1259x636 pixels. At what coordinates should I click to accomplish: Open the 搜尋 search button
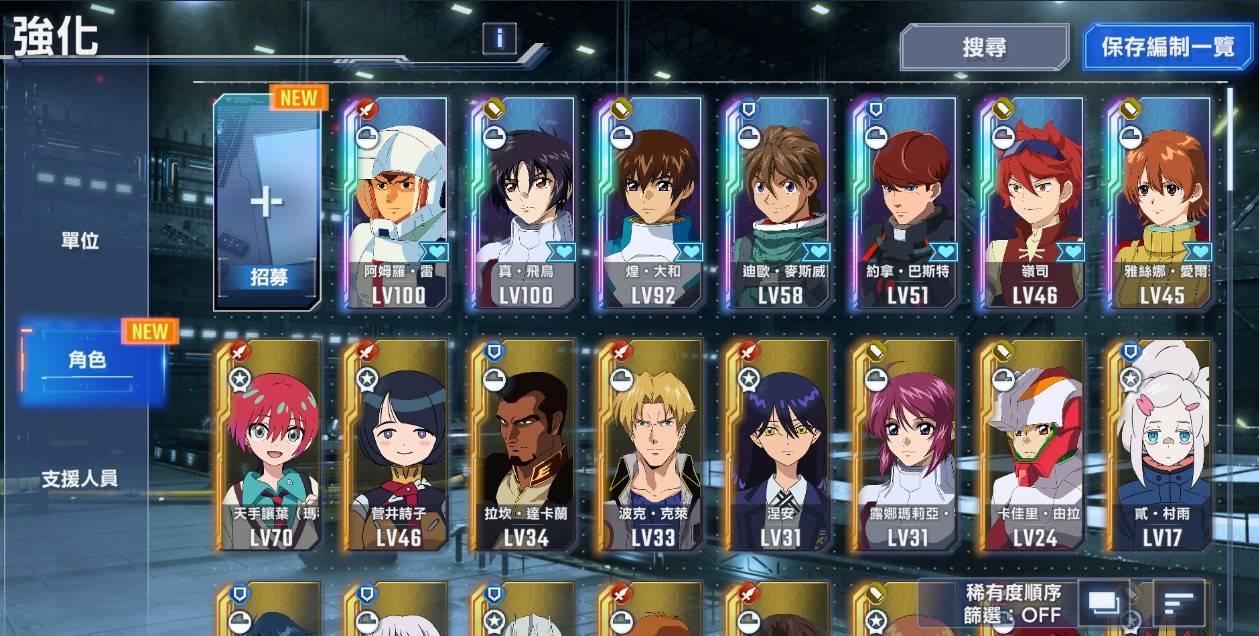[984, 47]
